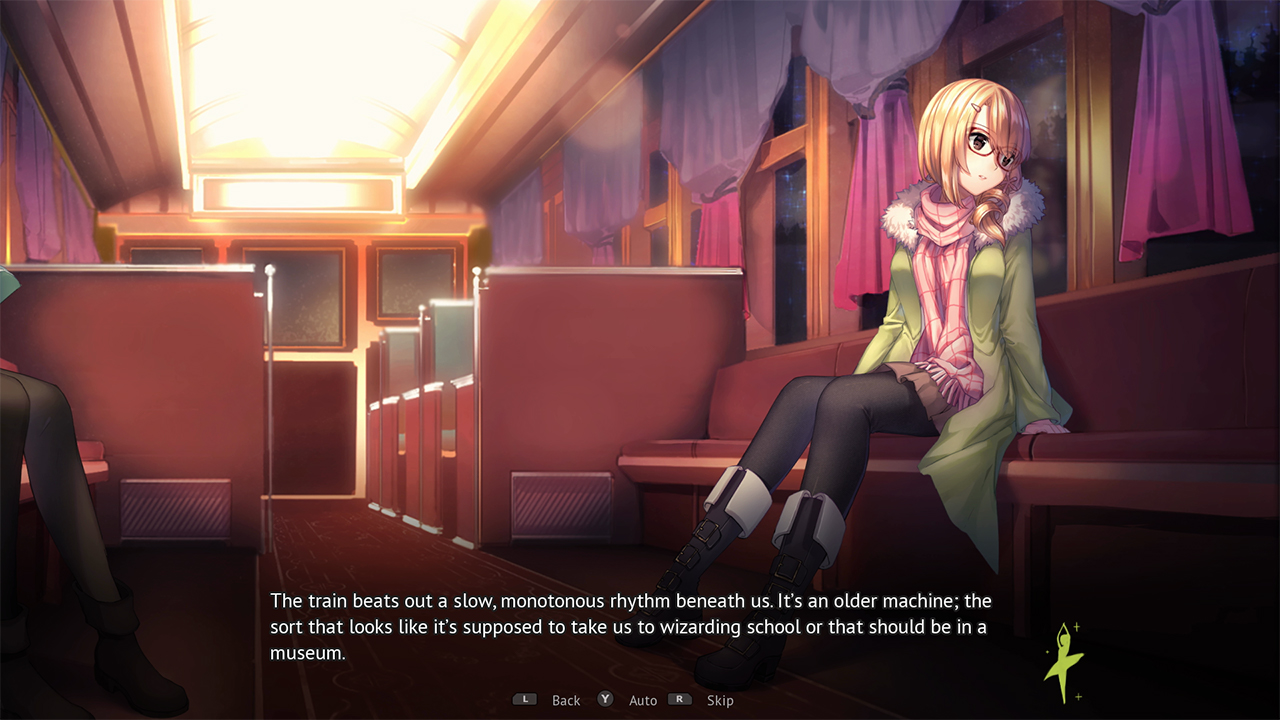Click the R shoulder button icon beside Skip

[x=680, y=700]
